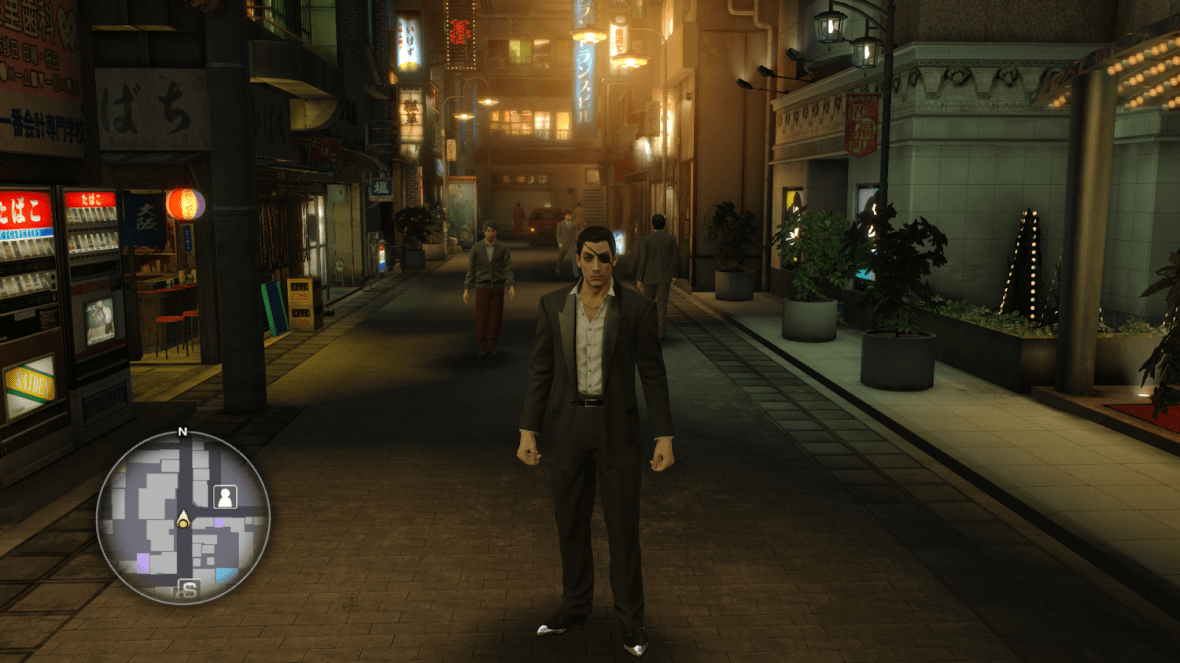Image resolution: width=1180 pixels, height=663 pixels.
Task: Click the S marker on the minimap
Action: pos(187,588)
